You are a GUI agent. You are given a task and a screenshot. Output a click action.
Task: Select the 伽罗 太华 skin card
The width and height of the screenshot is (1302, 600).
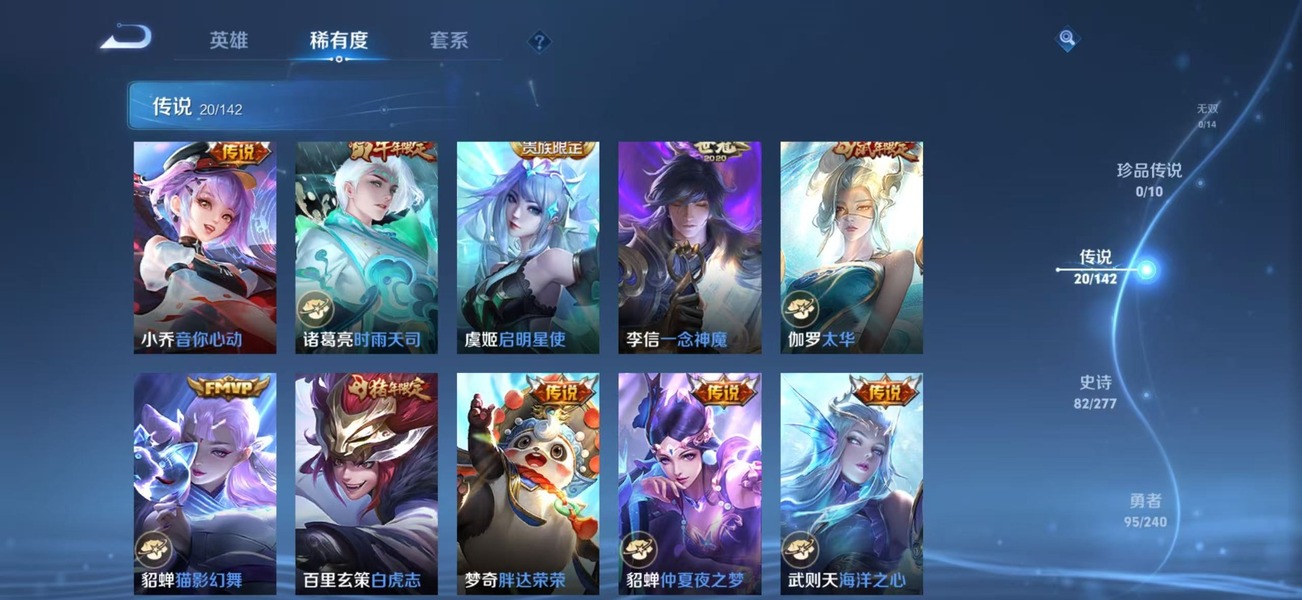[852, 247]
